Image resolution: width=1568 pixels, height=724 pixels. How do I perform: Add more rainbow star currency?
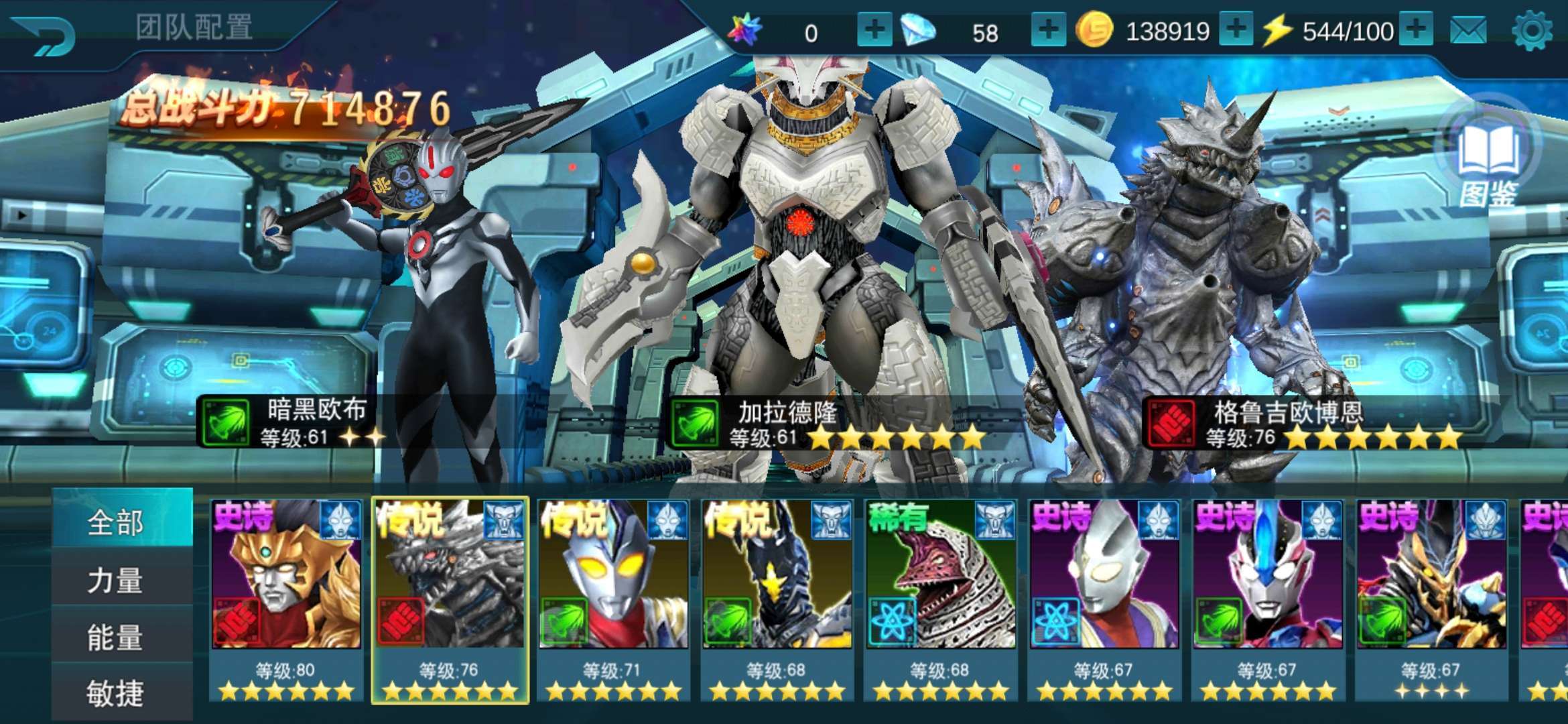(874, 30)
